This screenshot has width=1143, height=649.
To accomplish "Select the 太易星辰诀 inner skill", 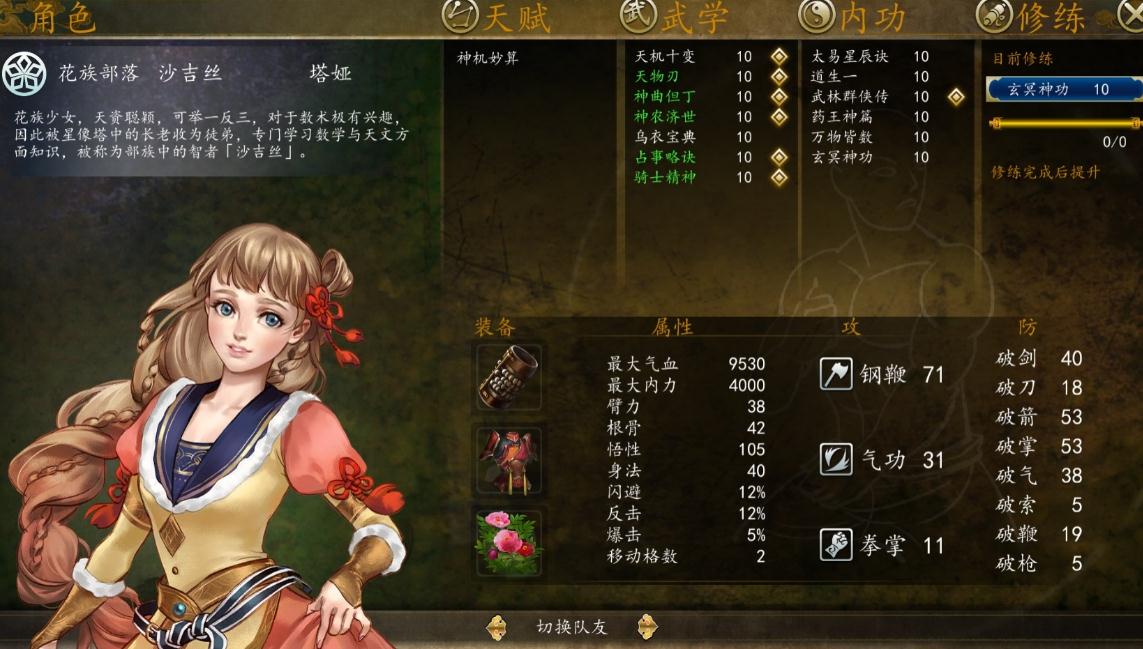I will 849,57.
